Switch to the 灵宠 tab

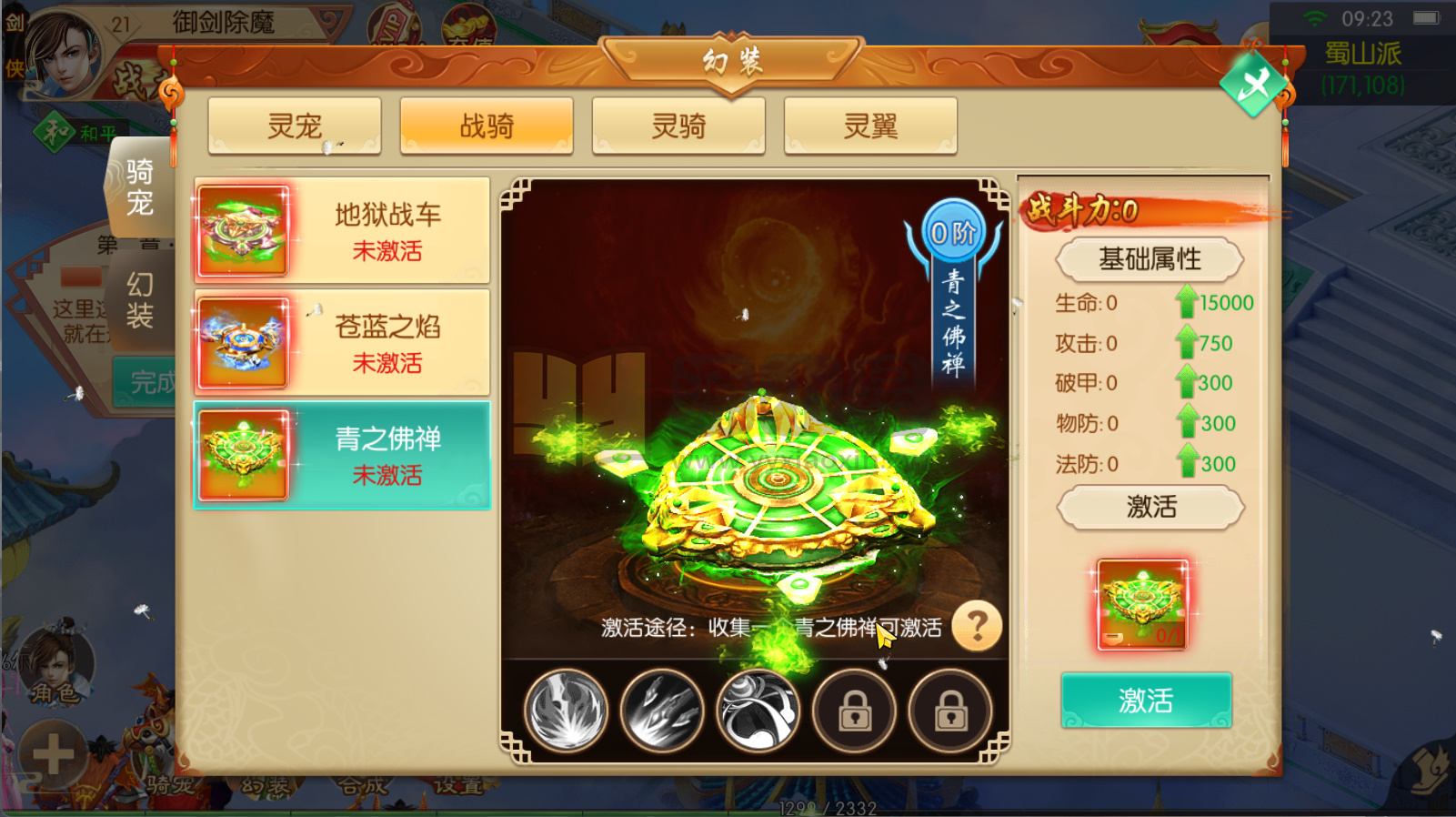[x=294, y=126]
